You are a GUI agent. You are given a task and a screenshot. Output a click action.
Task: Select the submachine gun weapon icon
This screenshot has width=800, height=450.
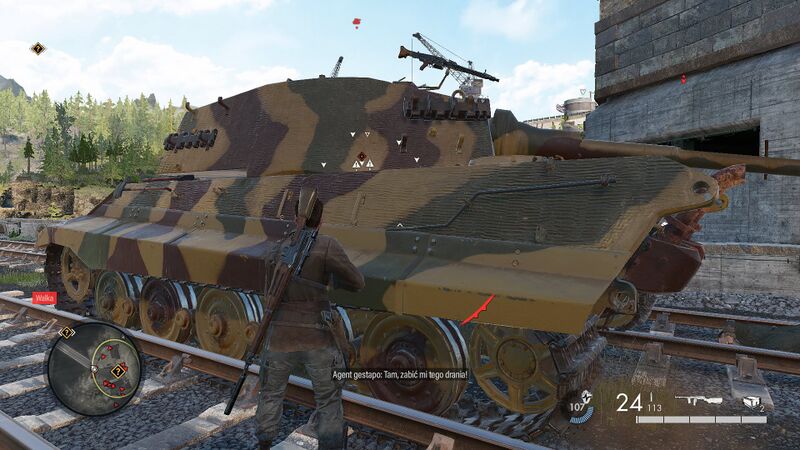[698, 402]
